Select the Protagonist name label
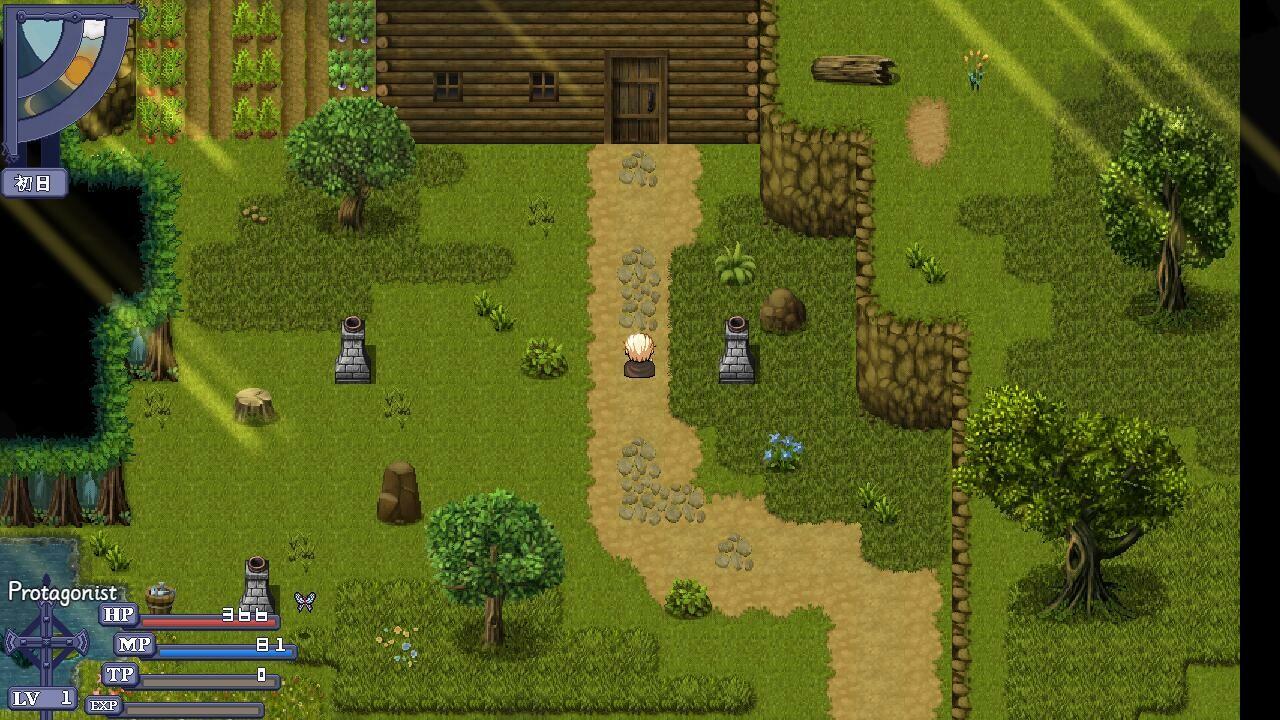1280x720 pixels. 62,592
